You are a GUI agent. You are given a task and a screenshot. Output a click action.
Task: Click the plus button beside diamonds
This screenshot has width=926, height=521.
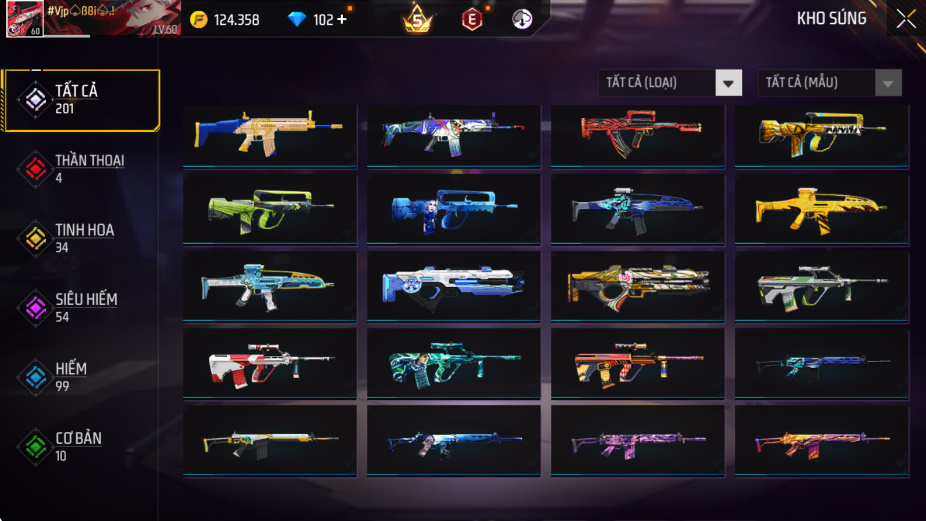342,19
